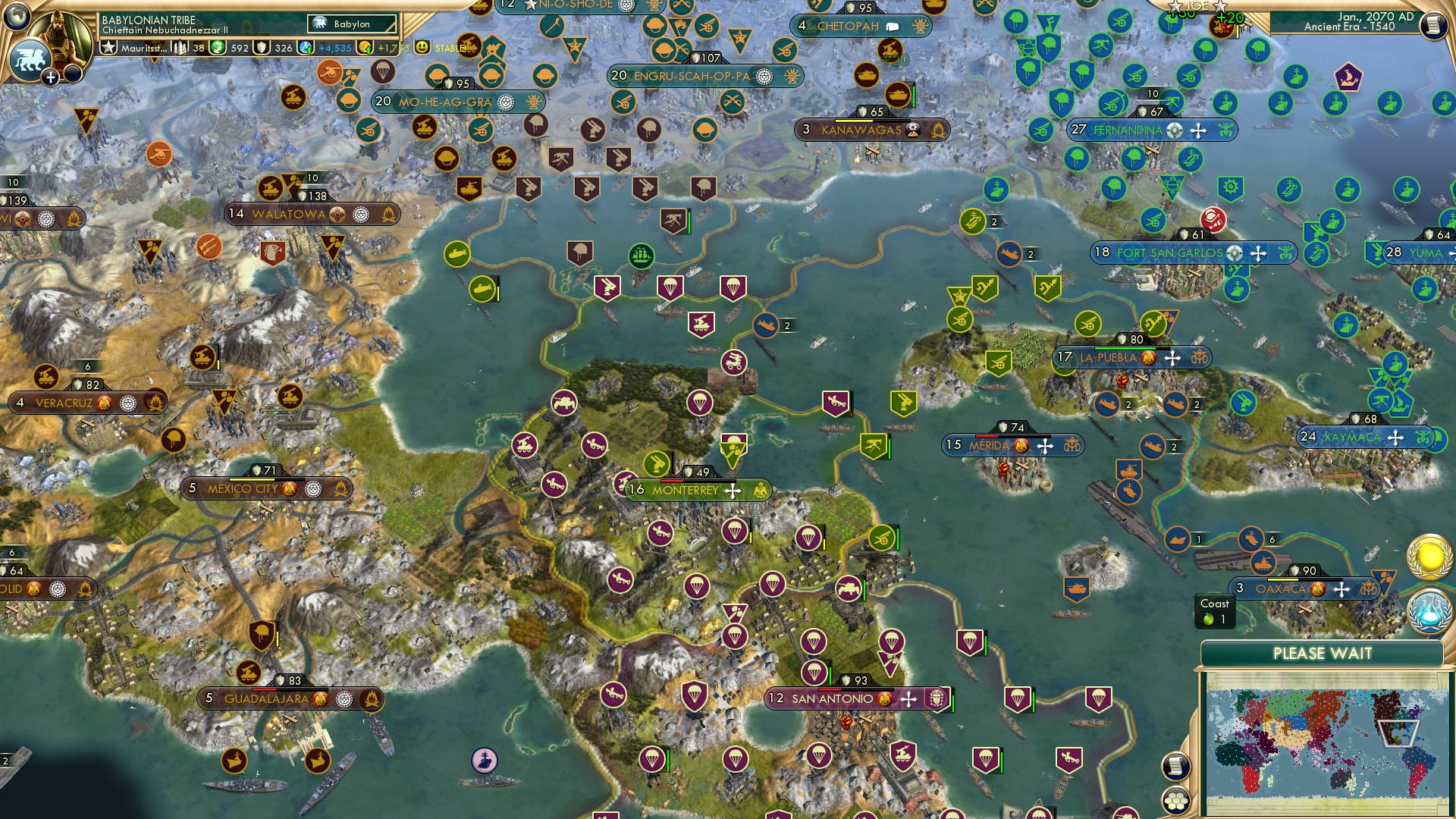Image resolution: width=1456 pixels, height=819 pixels.
Task: Click Oaxaca's yellow production progress bar
Action: point(1282,579)
